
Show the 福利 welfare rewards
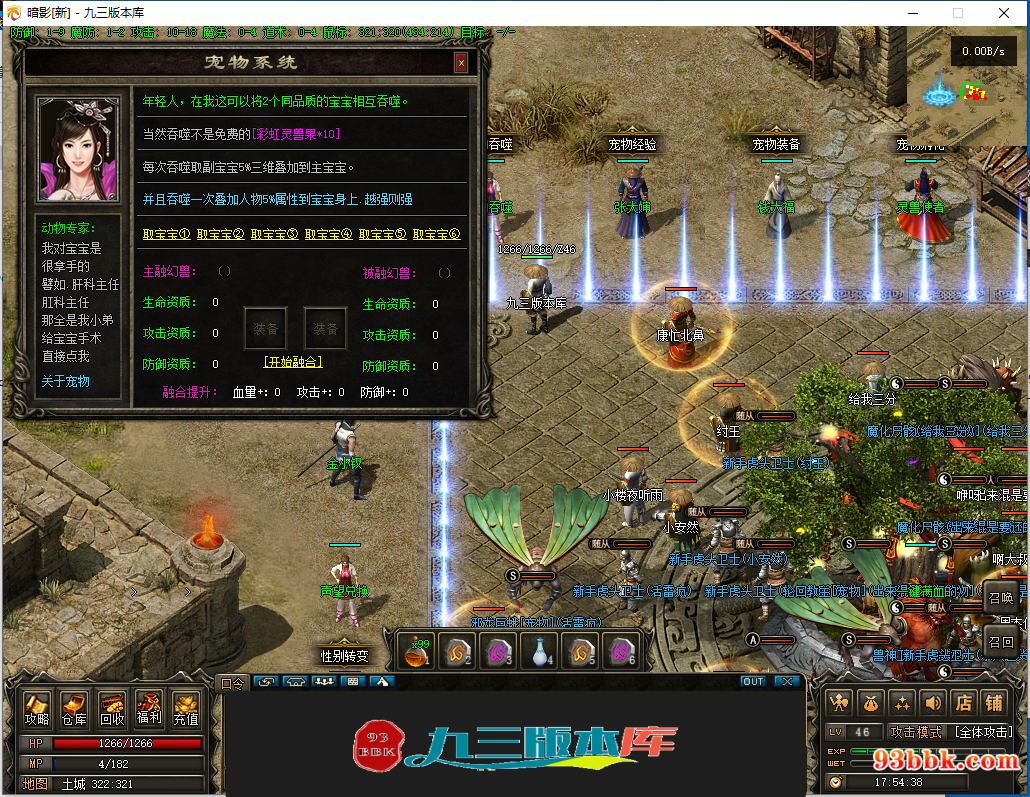[x=149, y=709]
